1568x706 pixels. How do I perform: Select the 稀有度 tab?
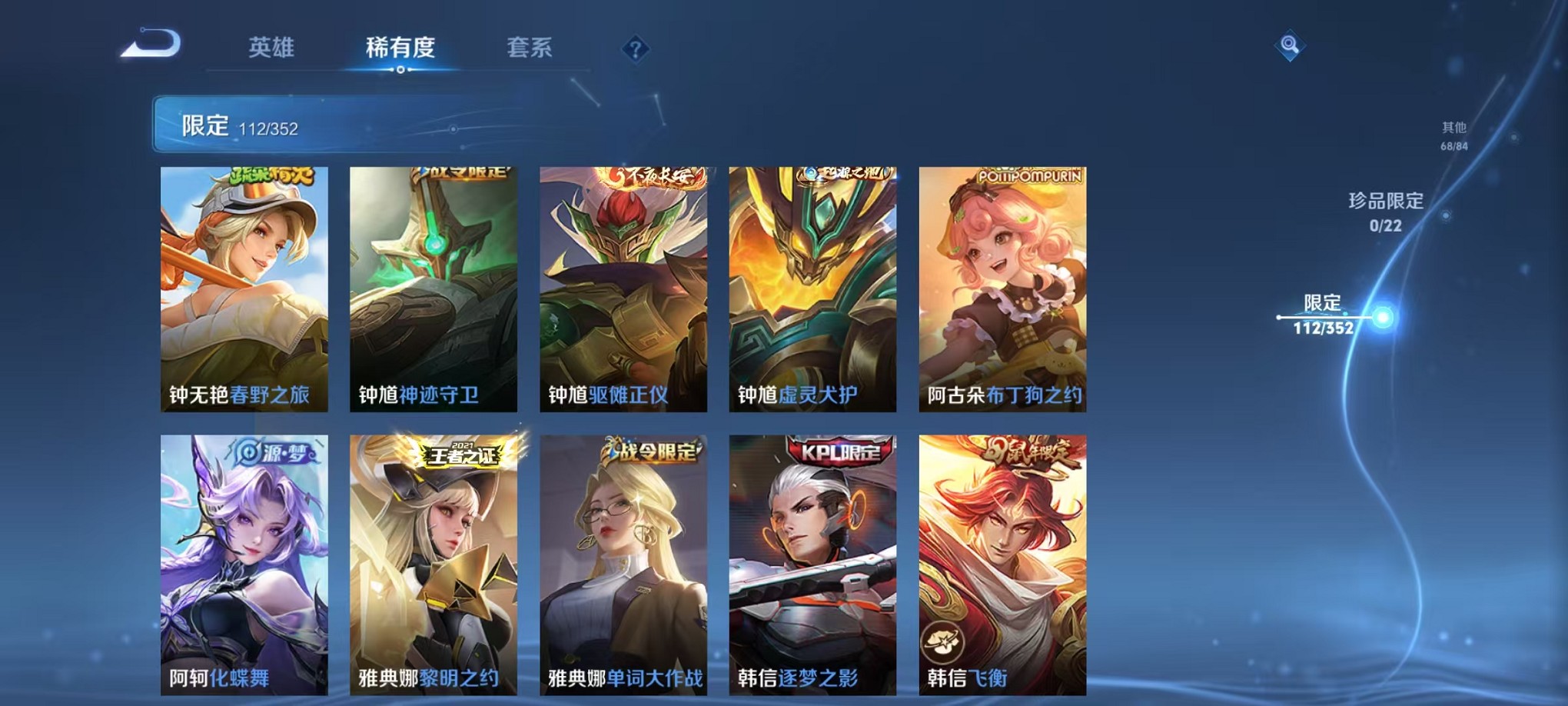coord(400,48)
